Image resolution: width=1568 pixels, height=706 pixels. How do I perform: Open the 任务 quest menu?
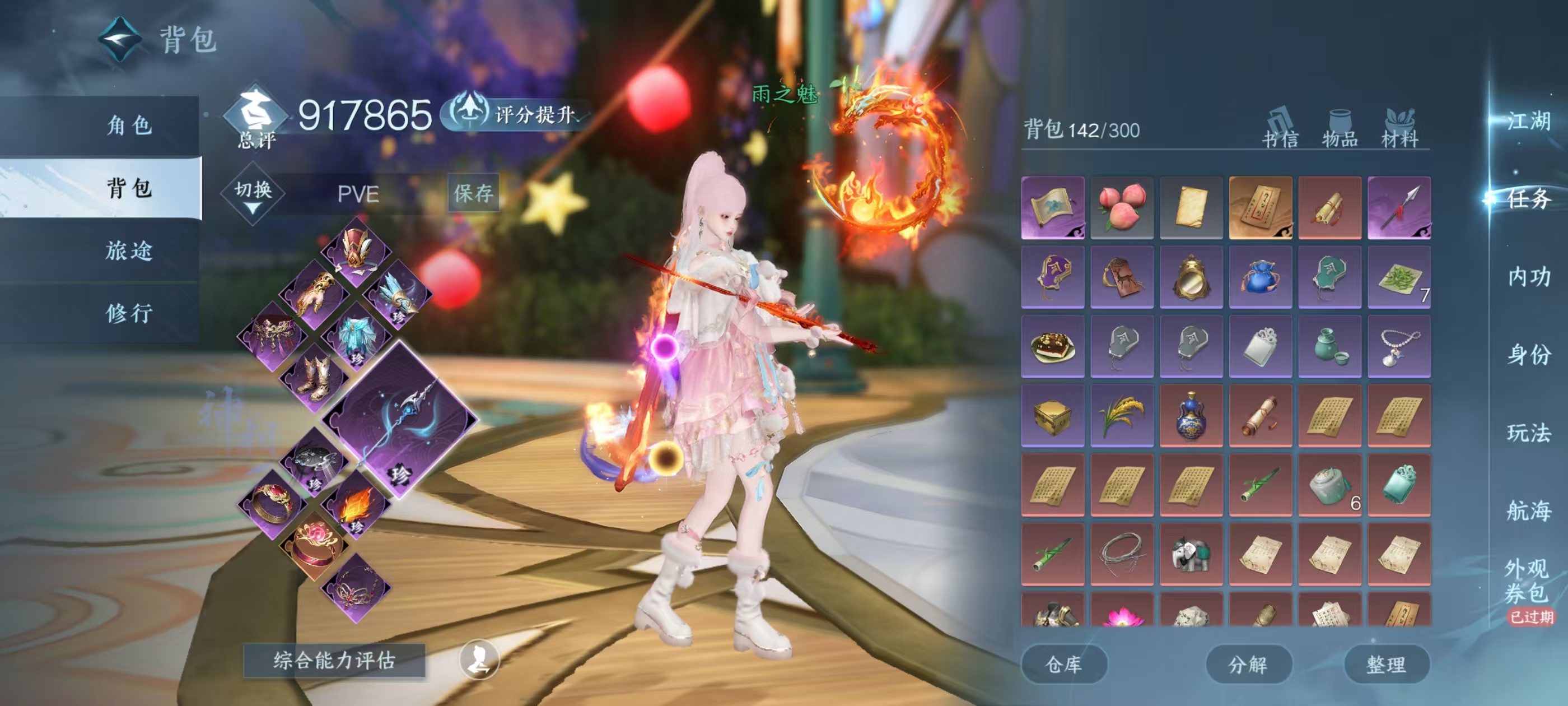[x=1528, y=198]
